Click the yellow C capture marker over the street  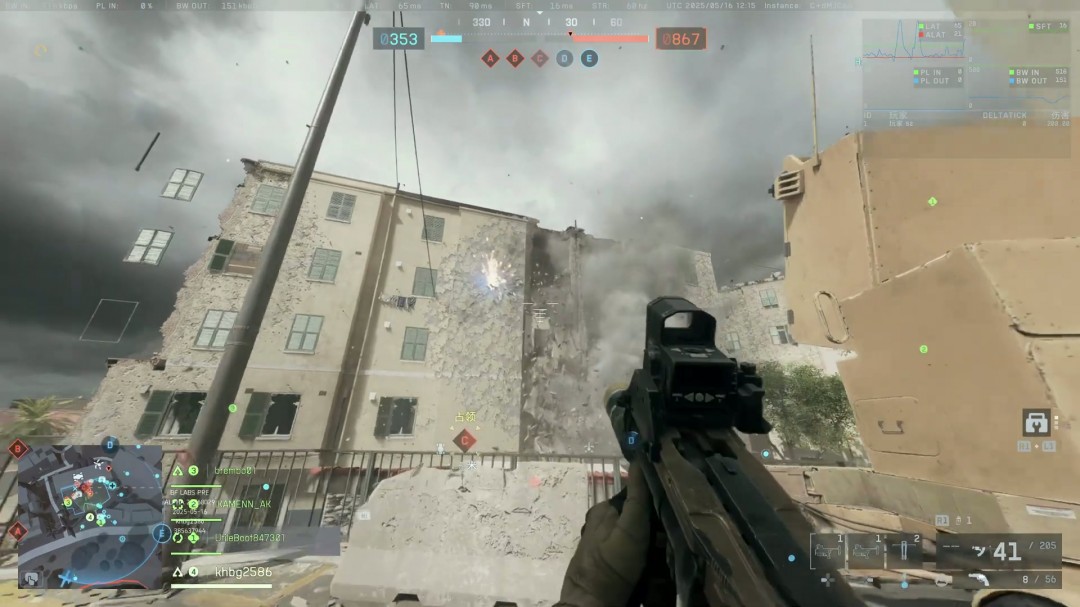point(464,439)
